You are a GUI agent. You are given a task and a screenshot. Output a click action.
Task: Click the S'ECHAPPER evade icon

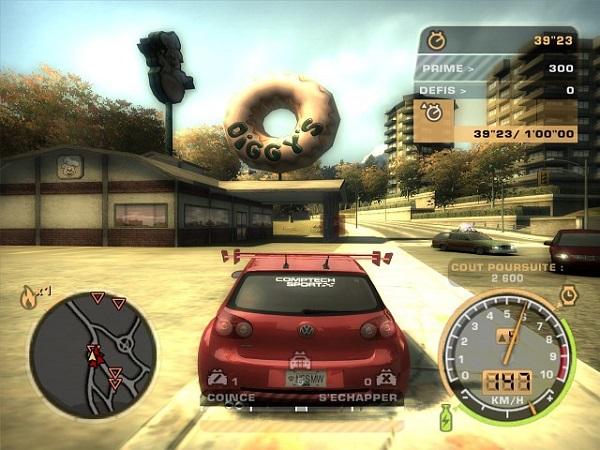[386, 379]
